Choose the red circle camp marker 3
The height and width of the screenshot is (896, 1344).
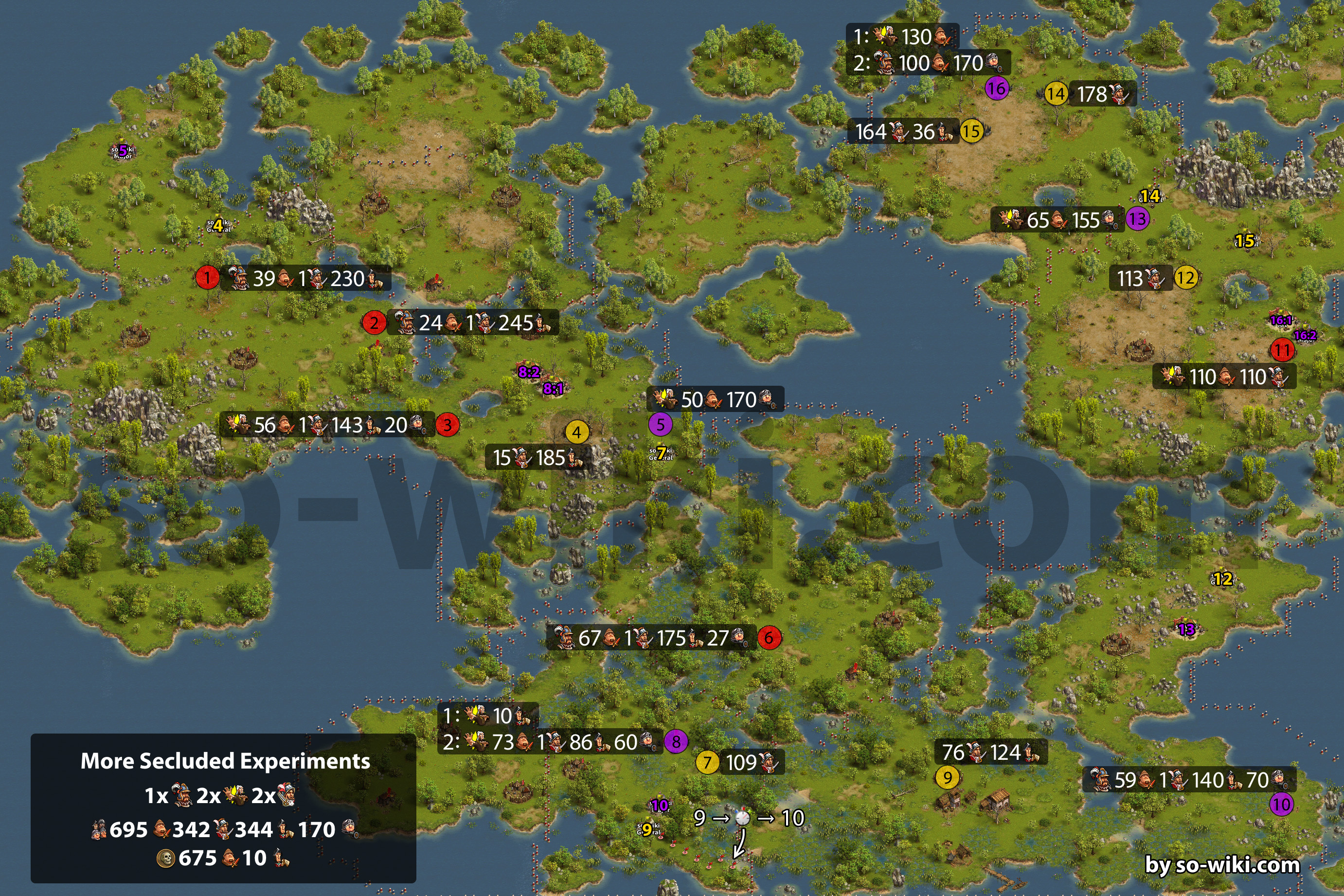coord(448,425)
